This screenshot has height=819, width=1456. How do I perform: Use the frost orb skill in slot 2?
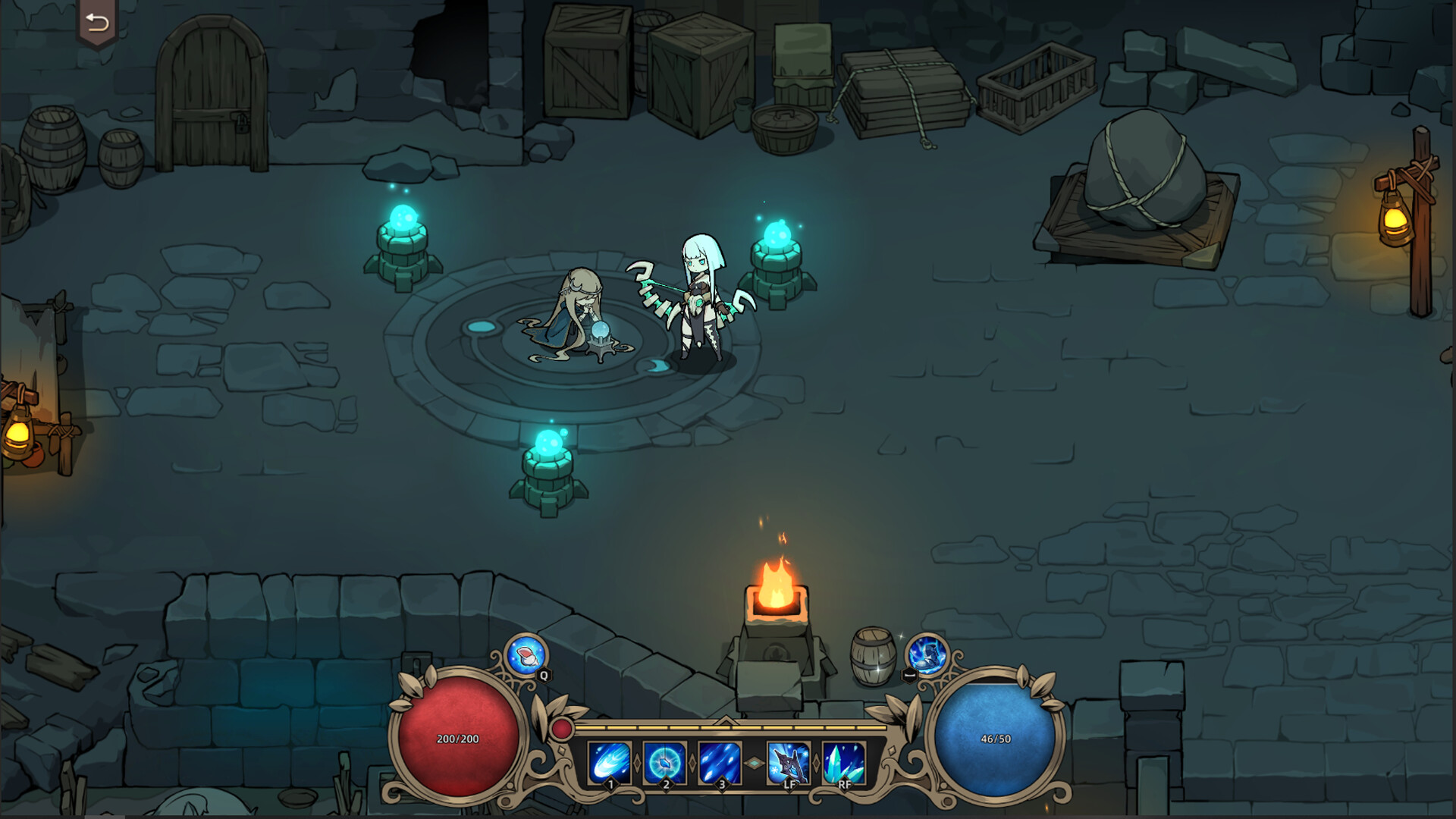(x=665, y=762)
